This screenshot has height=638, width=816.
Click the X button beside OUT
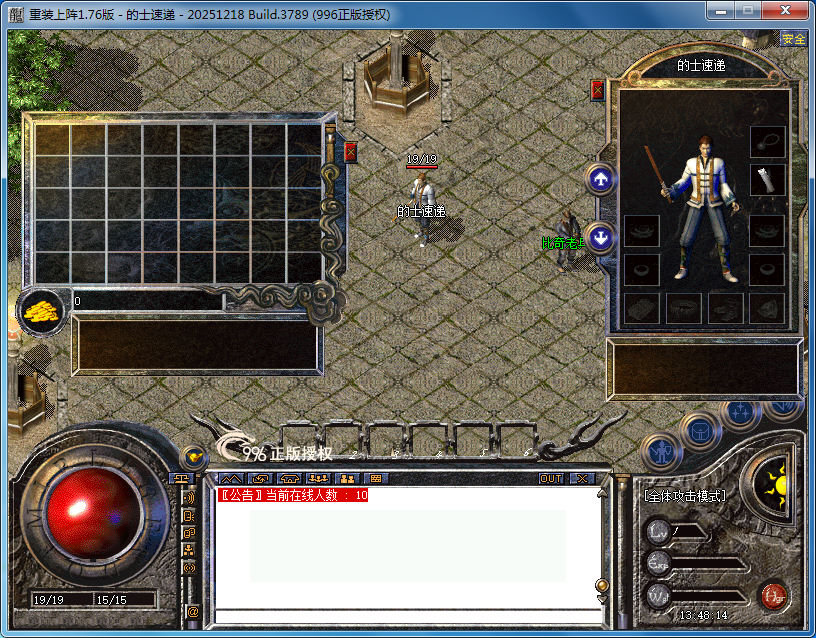pyautogui.click(x=582, y=479)
